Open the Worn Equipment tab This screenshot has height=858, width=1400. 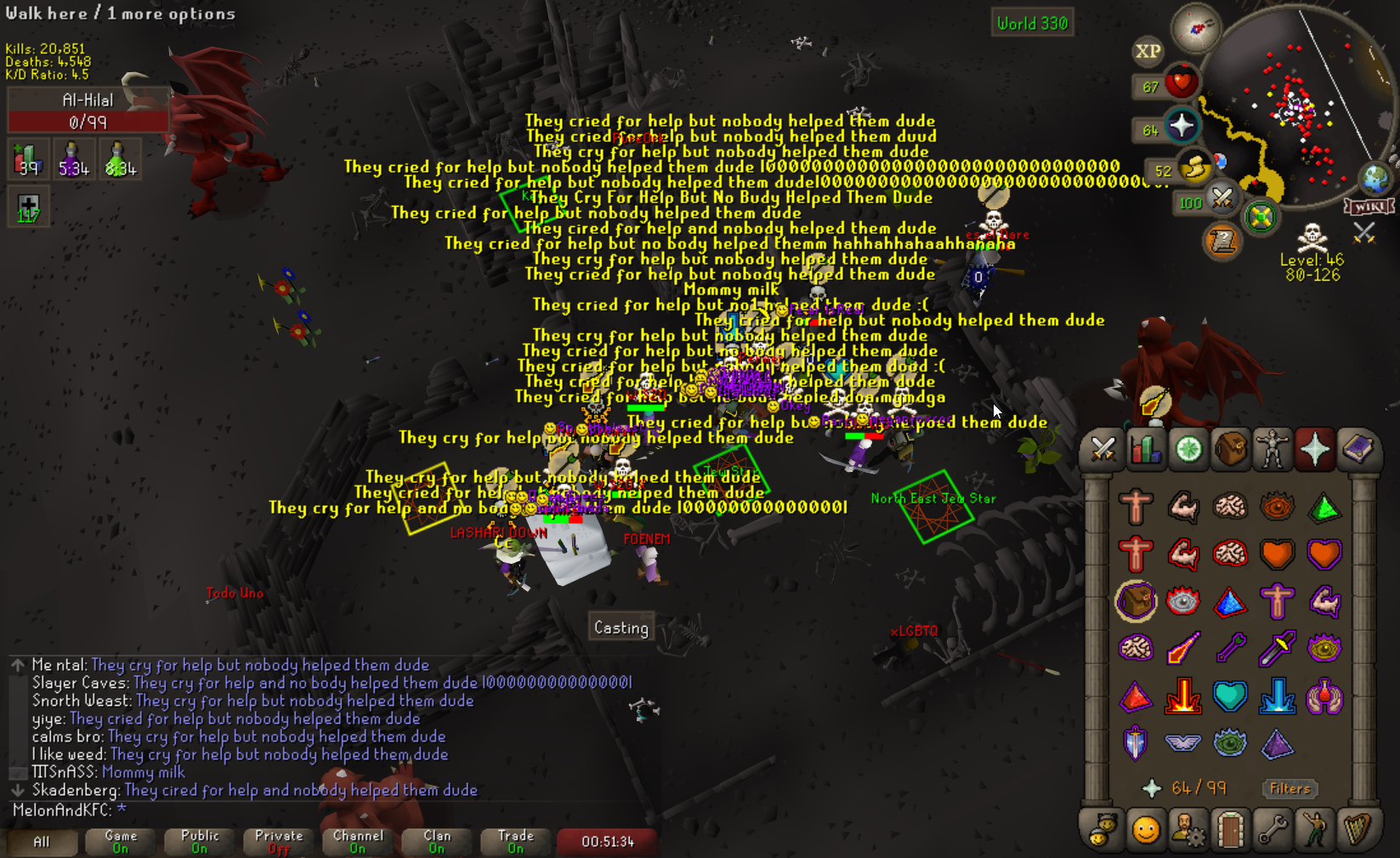coord(1272,449)
